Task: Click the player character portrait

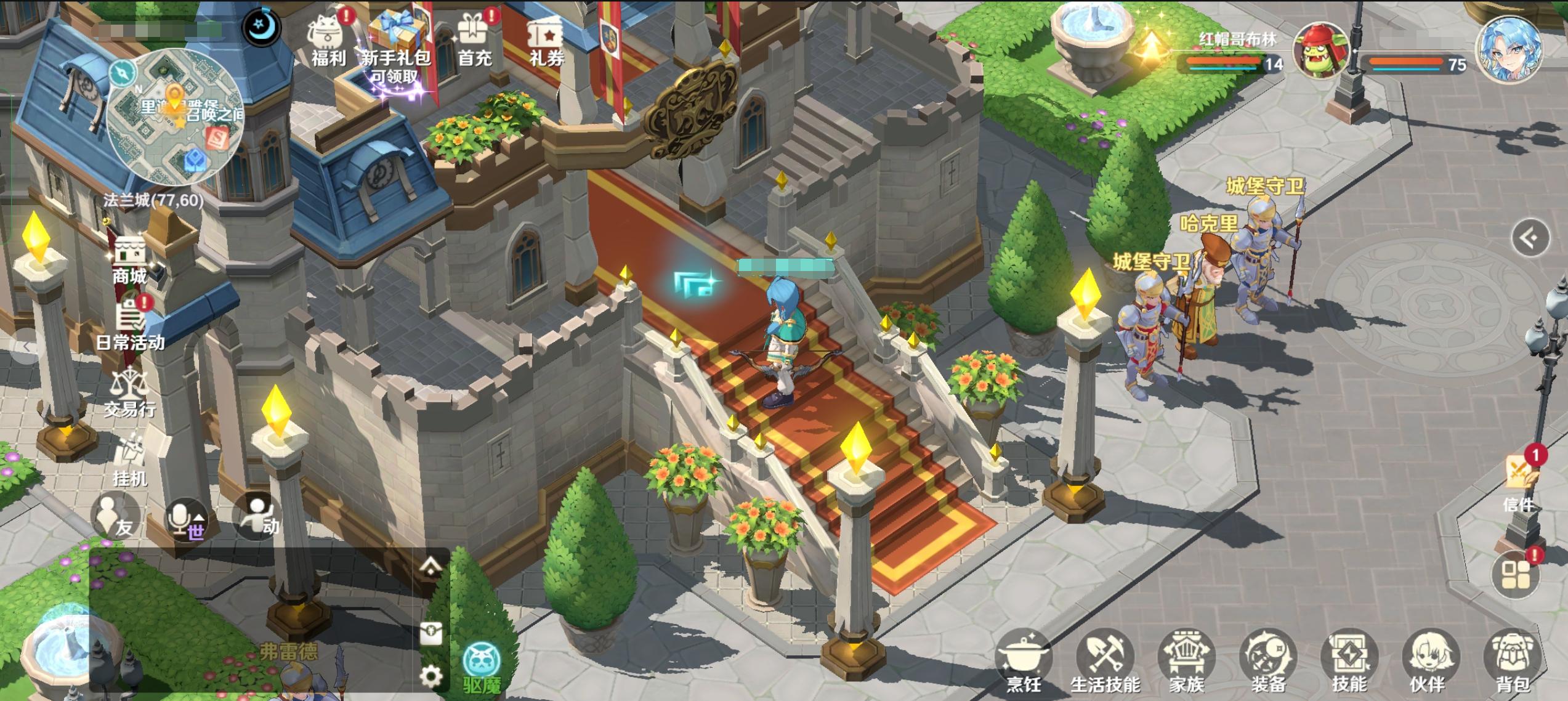Action: tap(1509, 51)
